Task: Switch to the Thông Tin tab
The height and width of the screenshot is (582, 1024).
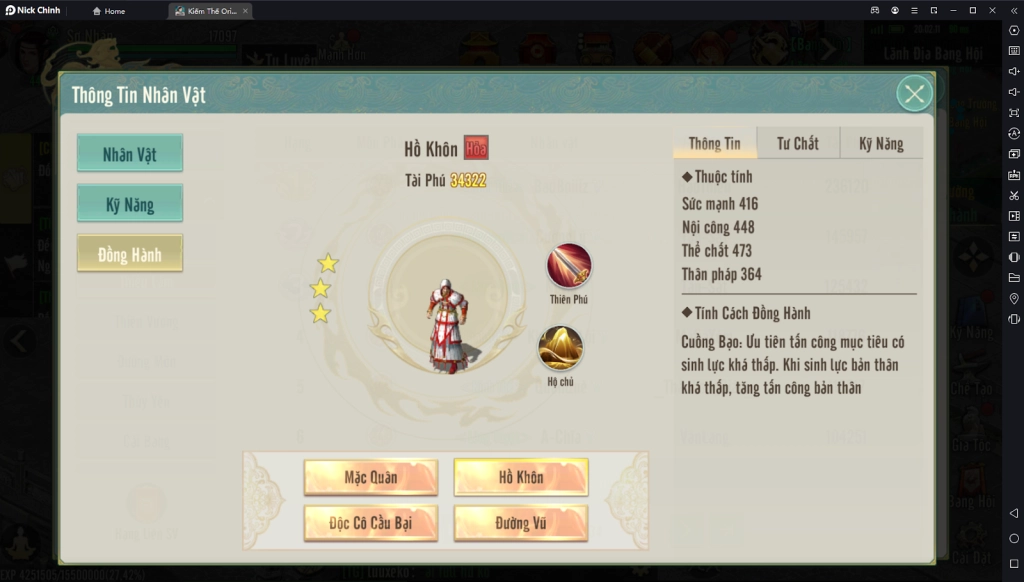Action: click(x=715, y=143)
